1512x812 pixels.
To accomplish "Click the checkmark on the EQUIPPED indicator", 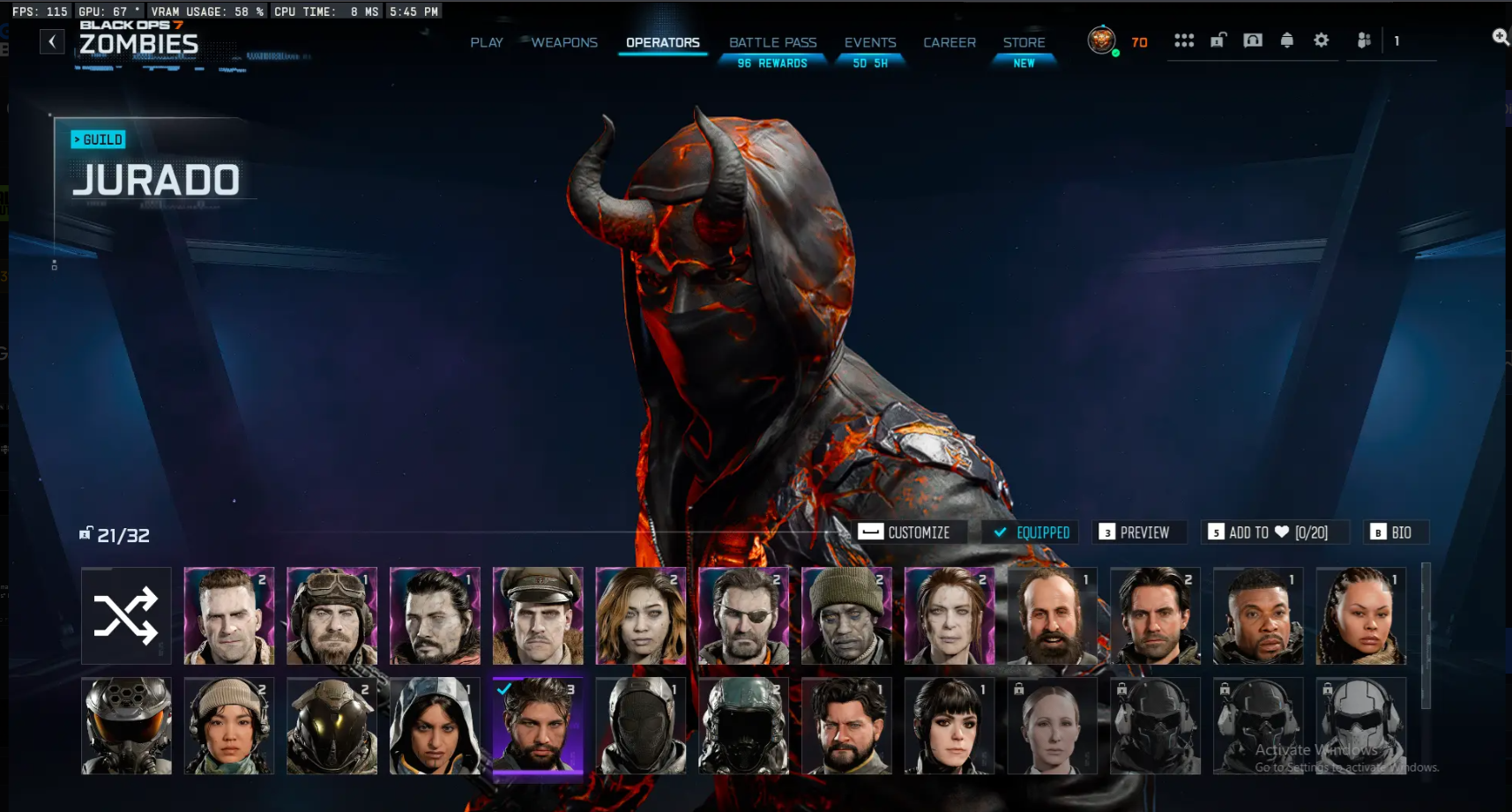I will (999, 533).
